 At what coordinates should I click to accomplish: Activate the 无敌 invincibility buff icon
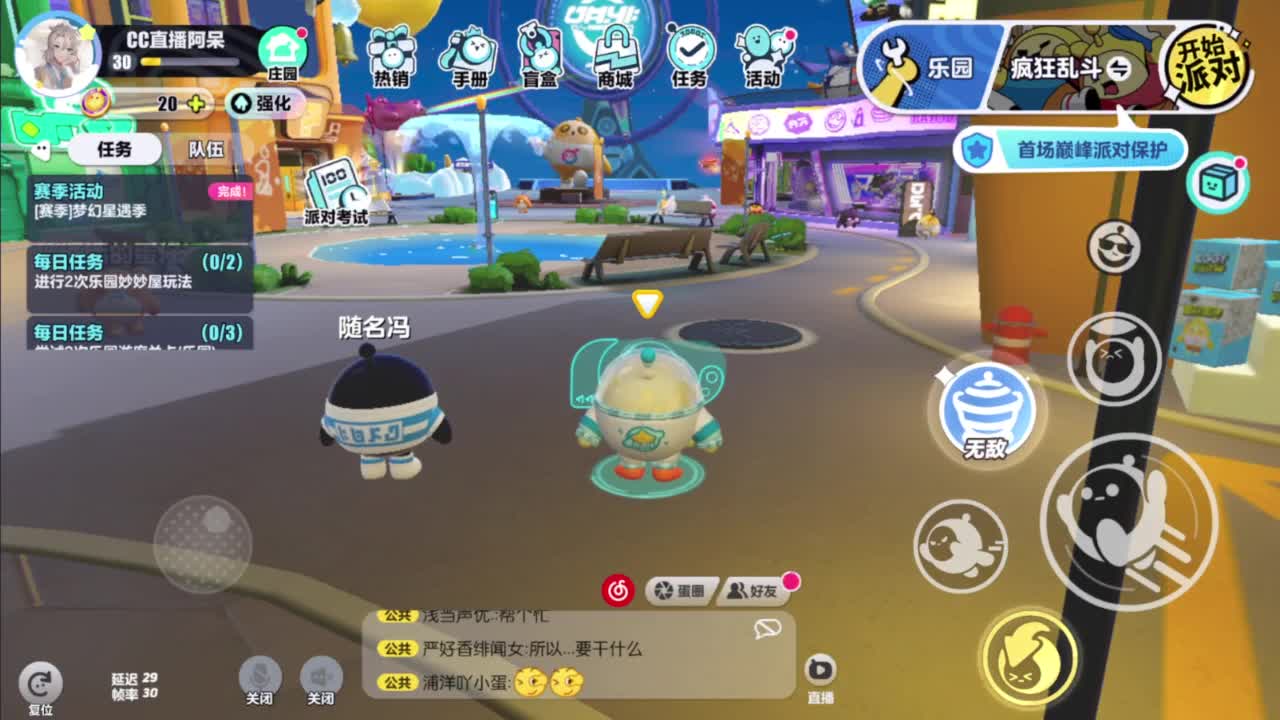click(988, 410)
